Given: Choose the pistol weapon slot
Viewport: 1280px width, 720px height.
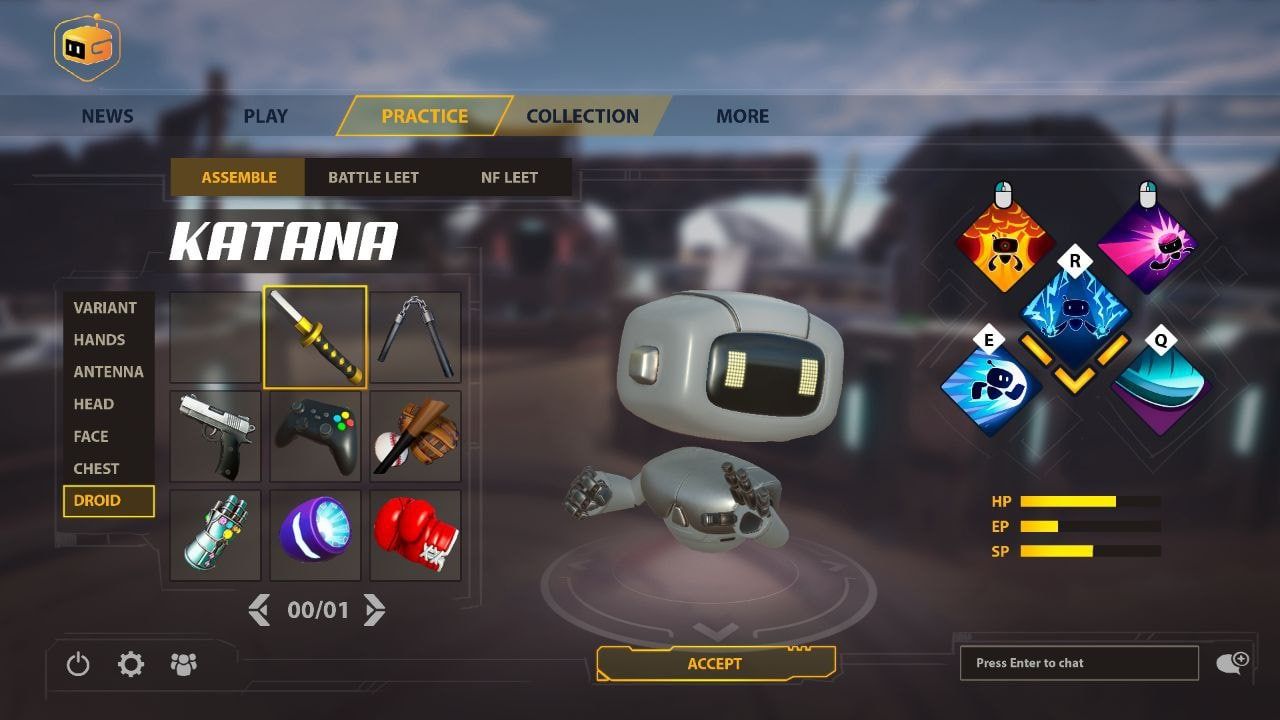Looking at the screenshot, I should [215, 436].
